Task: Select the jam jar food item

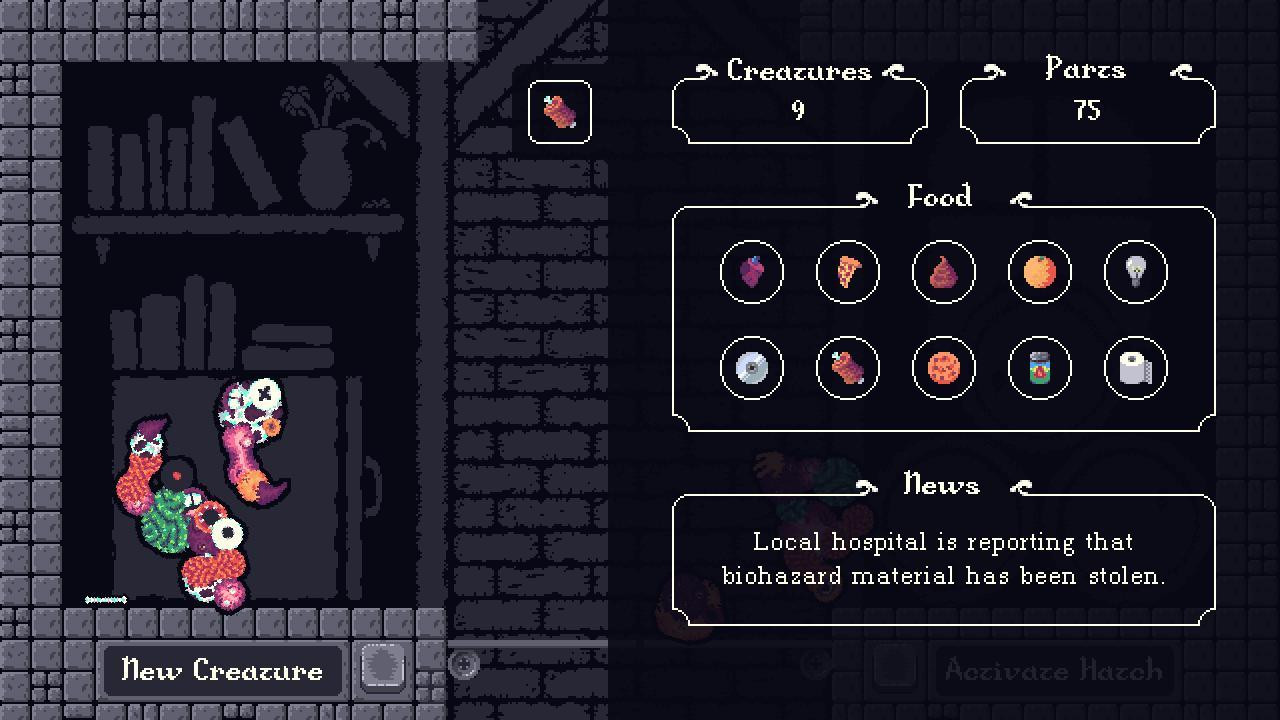Action: [x=1039, y=368]
